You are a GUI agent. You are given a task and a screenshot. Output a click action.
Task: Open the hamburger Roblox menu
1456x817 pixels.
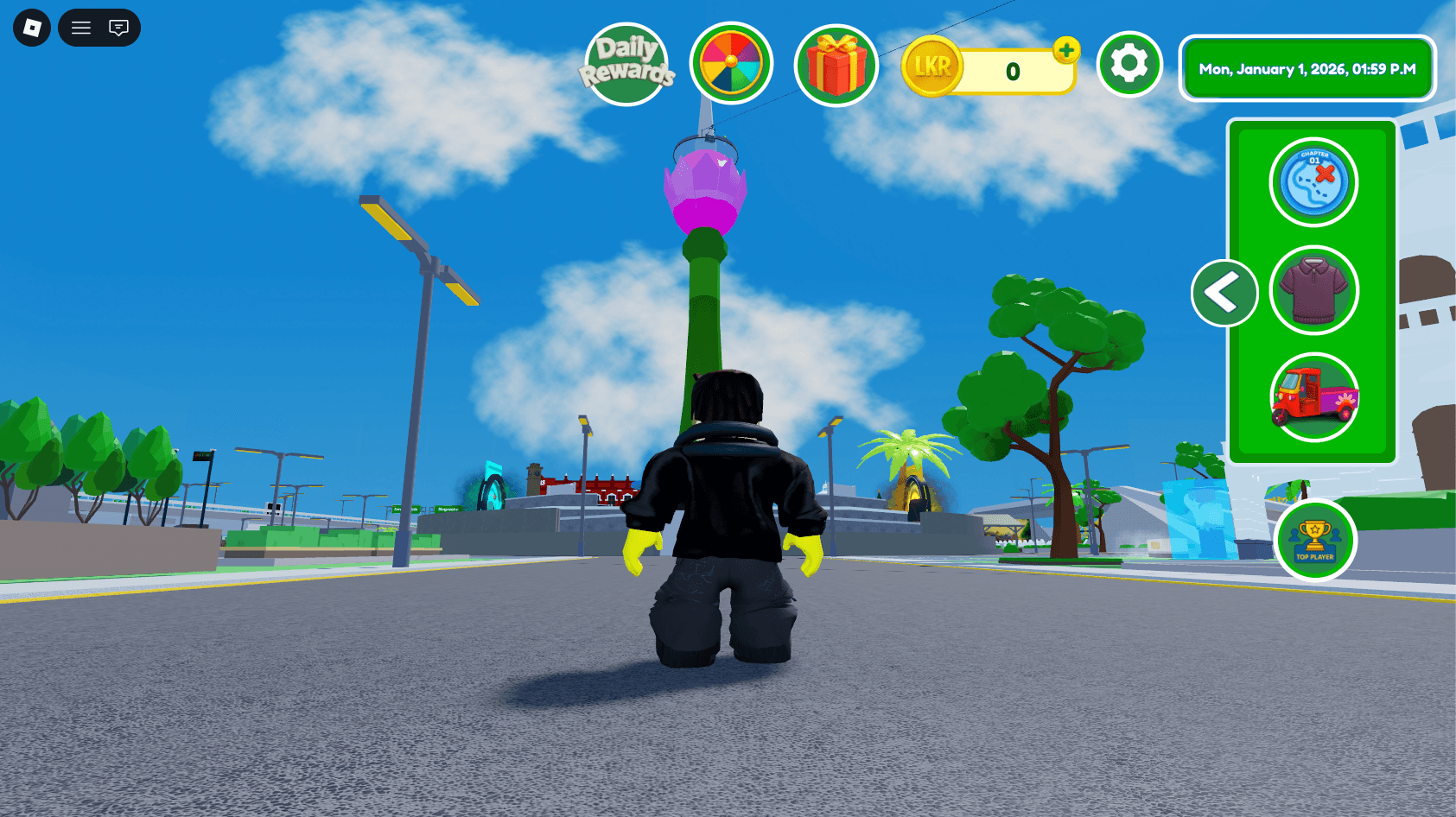[x=80, y=28]
